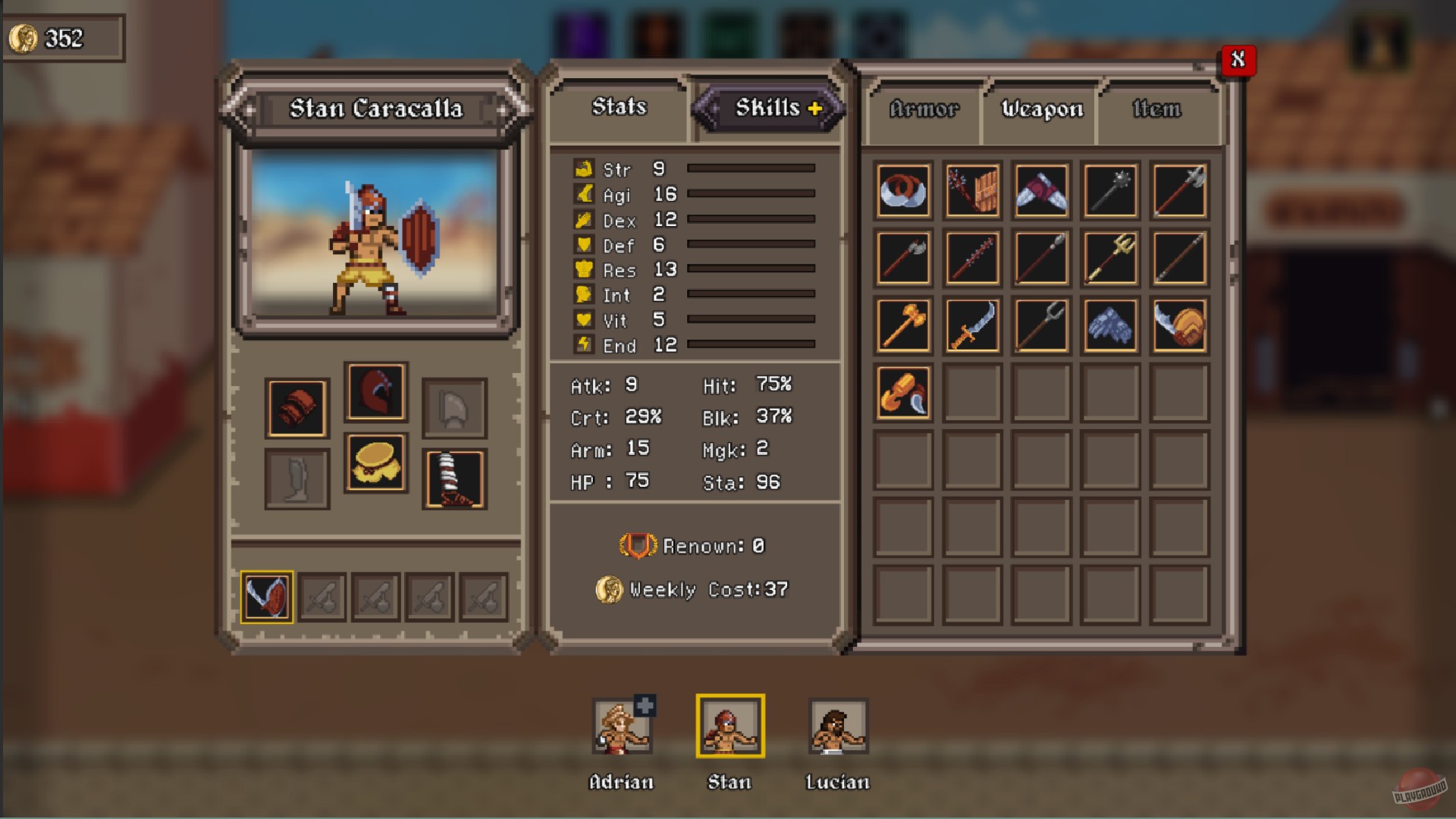
Task: Pick the sword and wooden shield combo item
Action: (1178, 326)
